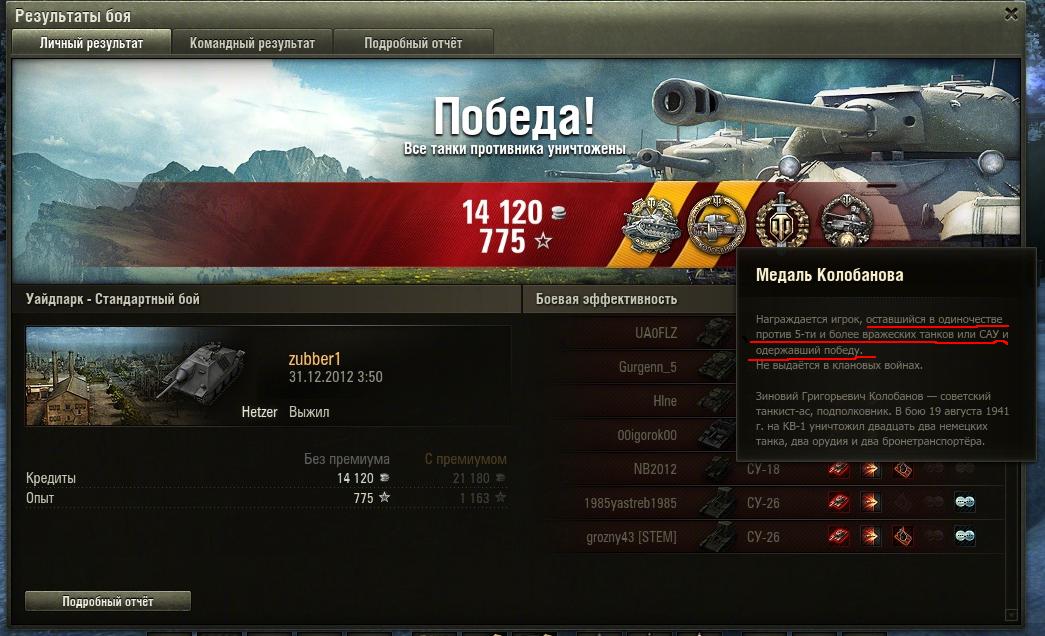The height and width of the screenshot is (636, 1045).
Task: Select player 00igorok00 in the list
Action: 640,435
